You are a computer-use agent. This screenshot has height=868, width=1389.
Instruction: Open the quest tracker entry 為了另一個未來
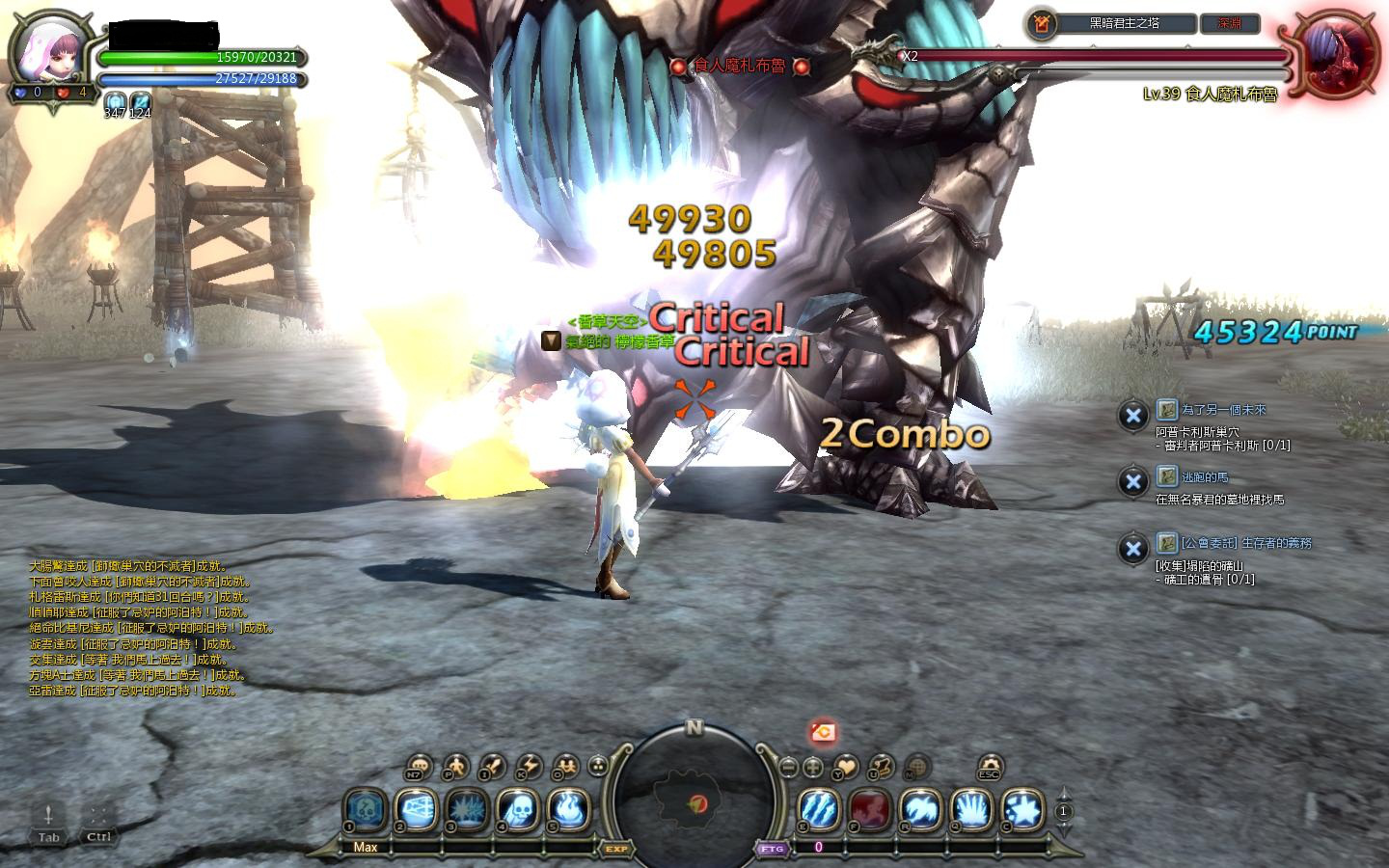point(1223,410)
